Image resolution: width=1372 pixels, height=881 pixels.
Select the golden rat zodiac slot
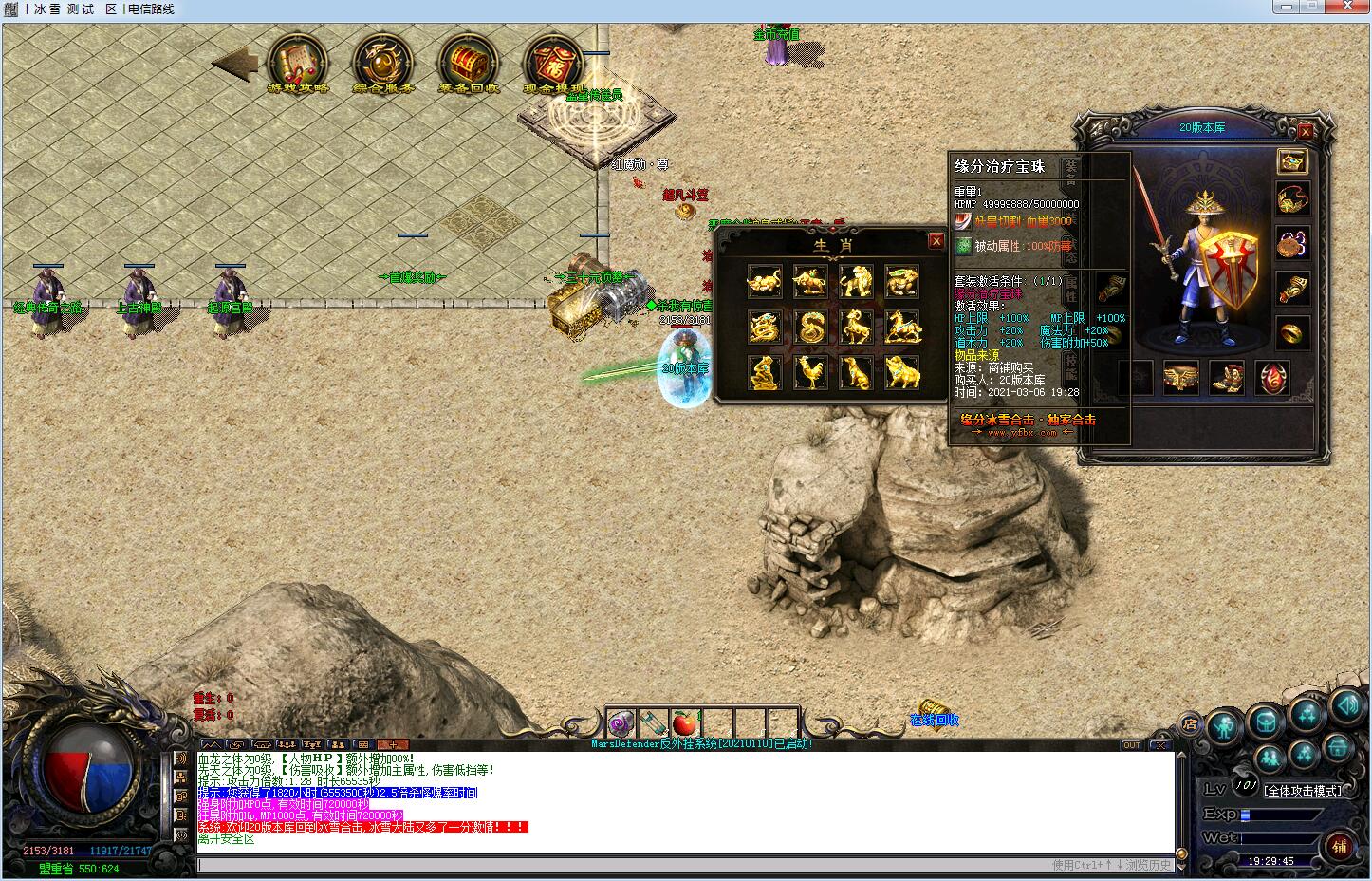(x=764, y=281)
